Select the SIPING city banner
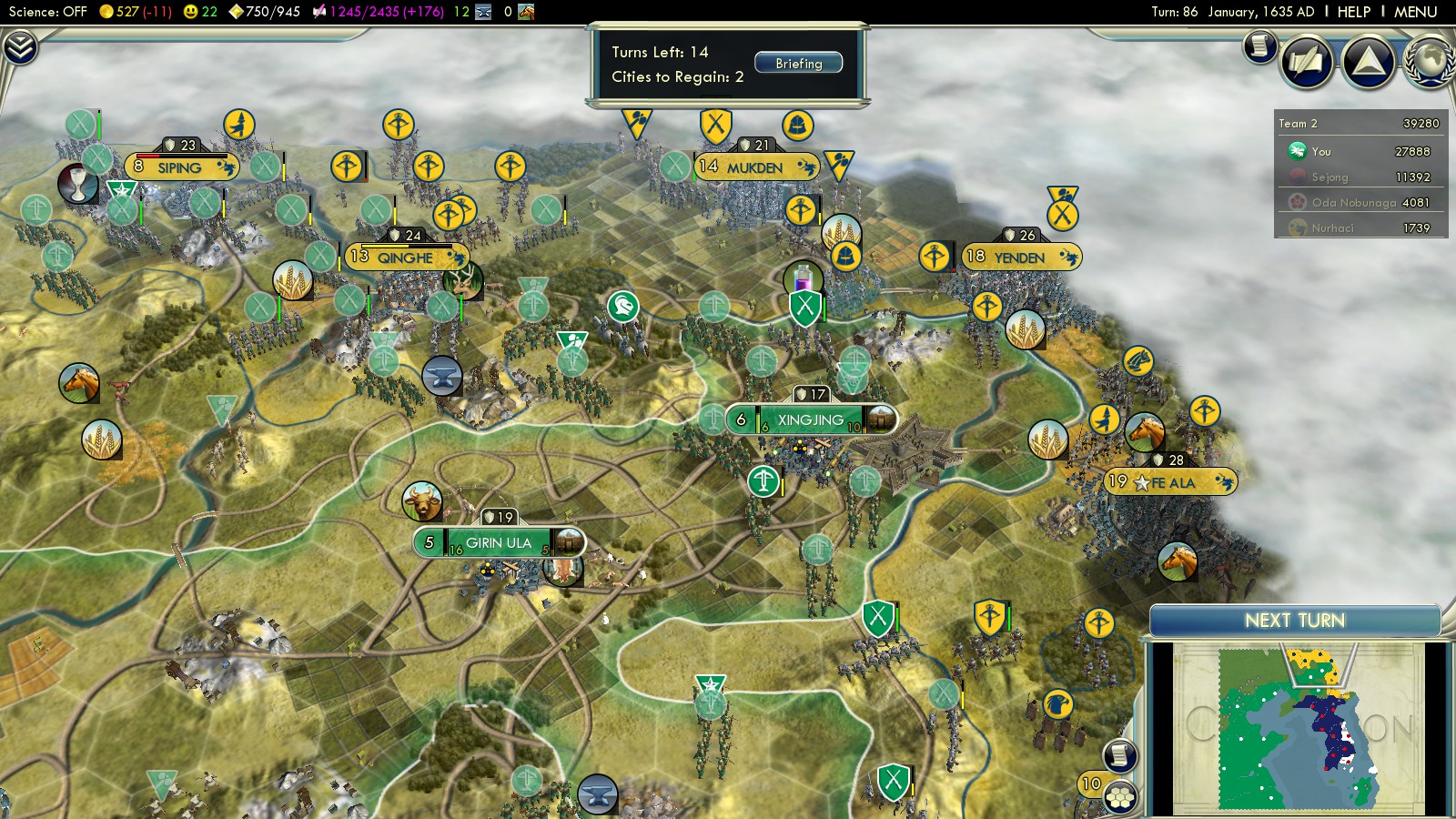 click(x=179, y=167)
